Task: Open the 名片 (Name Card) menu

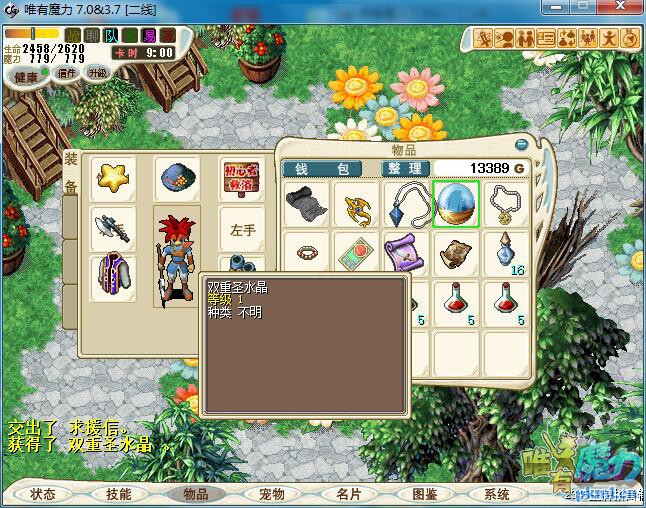Action: pyautogui.click(x=348, y=494)
